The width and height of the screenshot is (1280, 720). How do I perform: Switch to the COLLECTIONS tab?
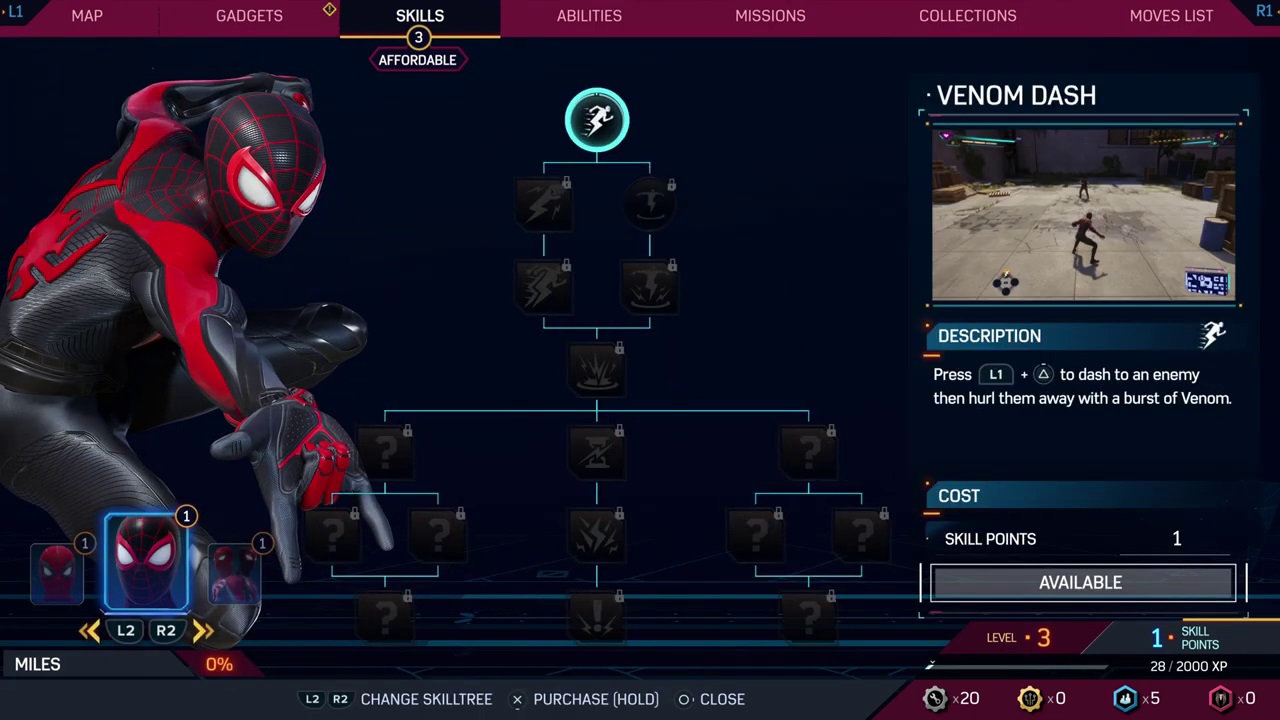(x=967, y=15)
